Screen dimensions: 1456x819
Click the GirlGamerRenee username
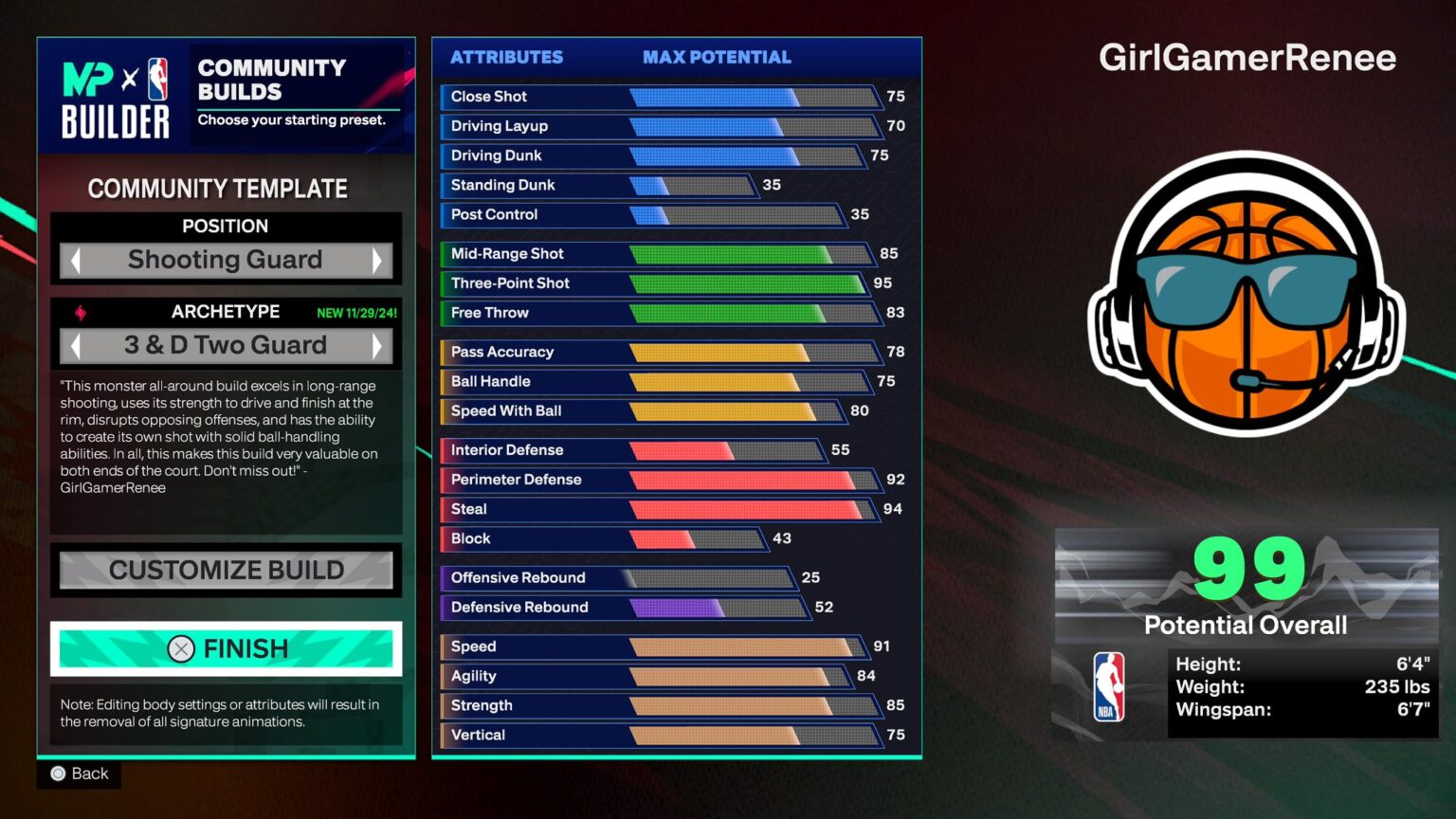pos(1247,58)
